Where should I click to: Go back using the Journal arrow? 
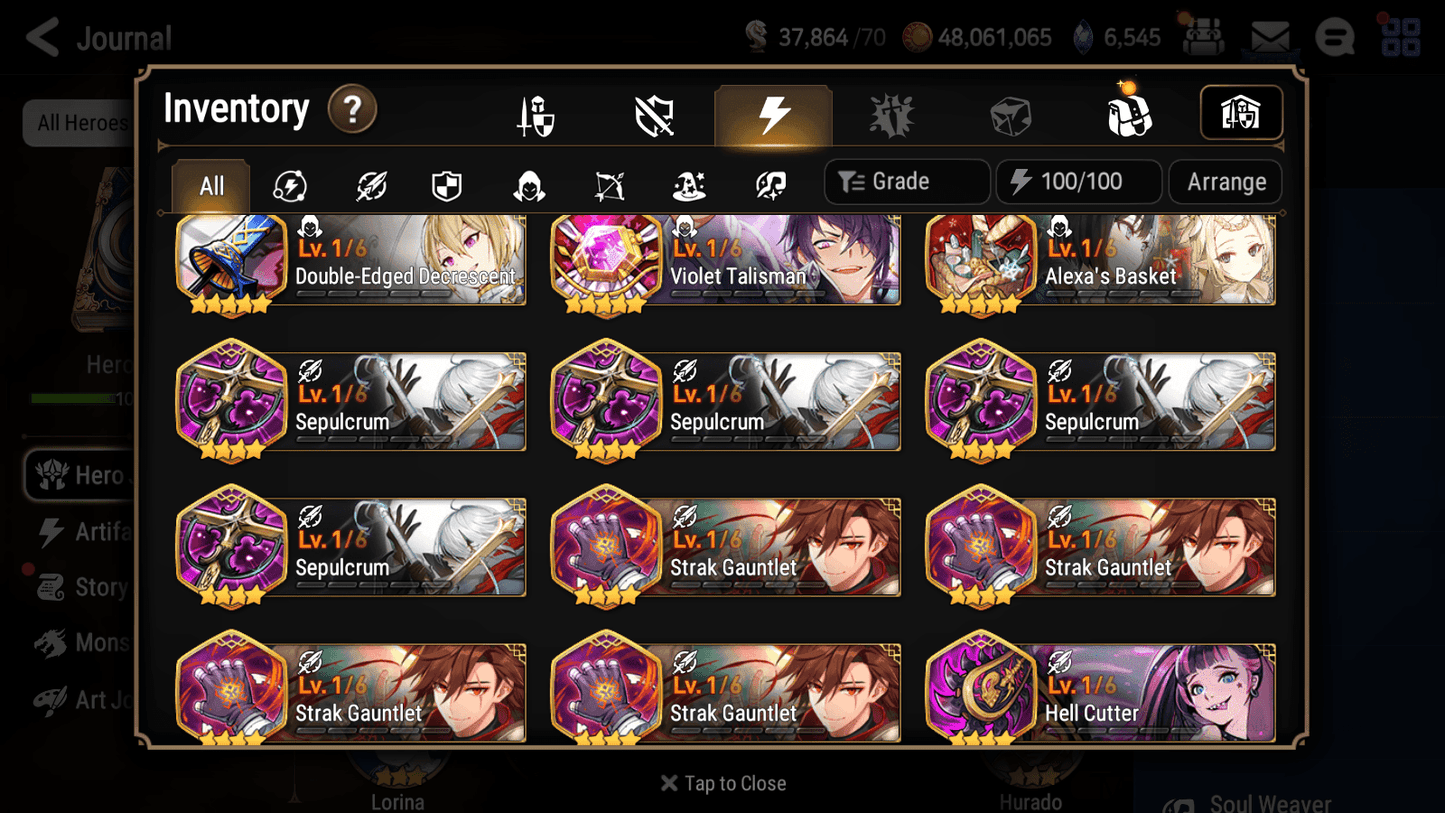(40, 36)
